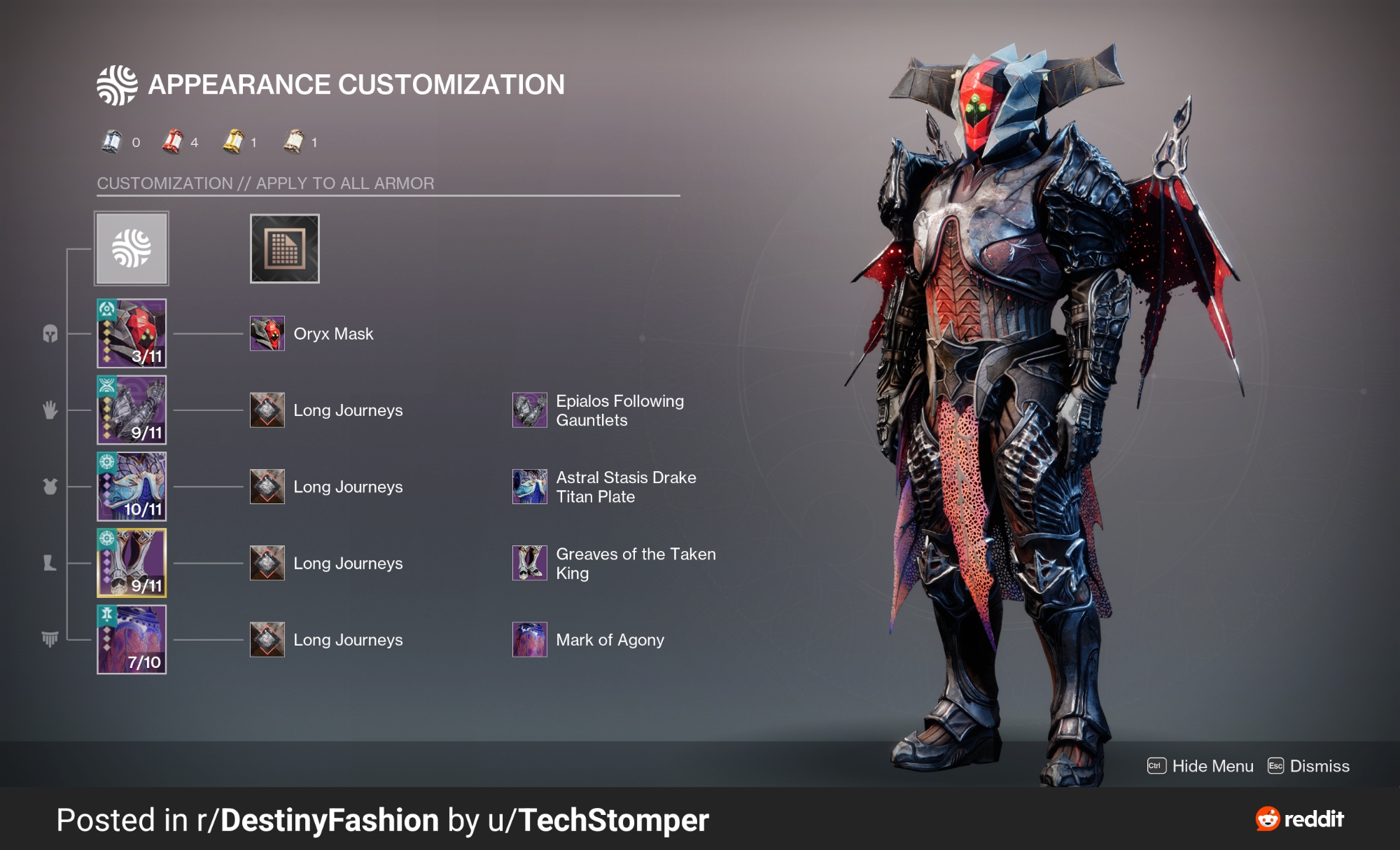Select the Titan mark class item slot
This screenshot has height=850, width=1400.
pos(132,639)
